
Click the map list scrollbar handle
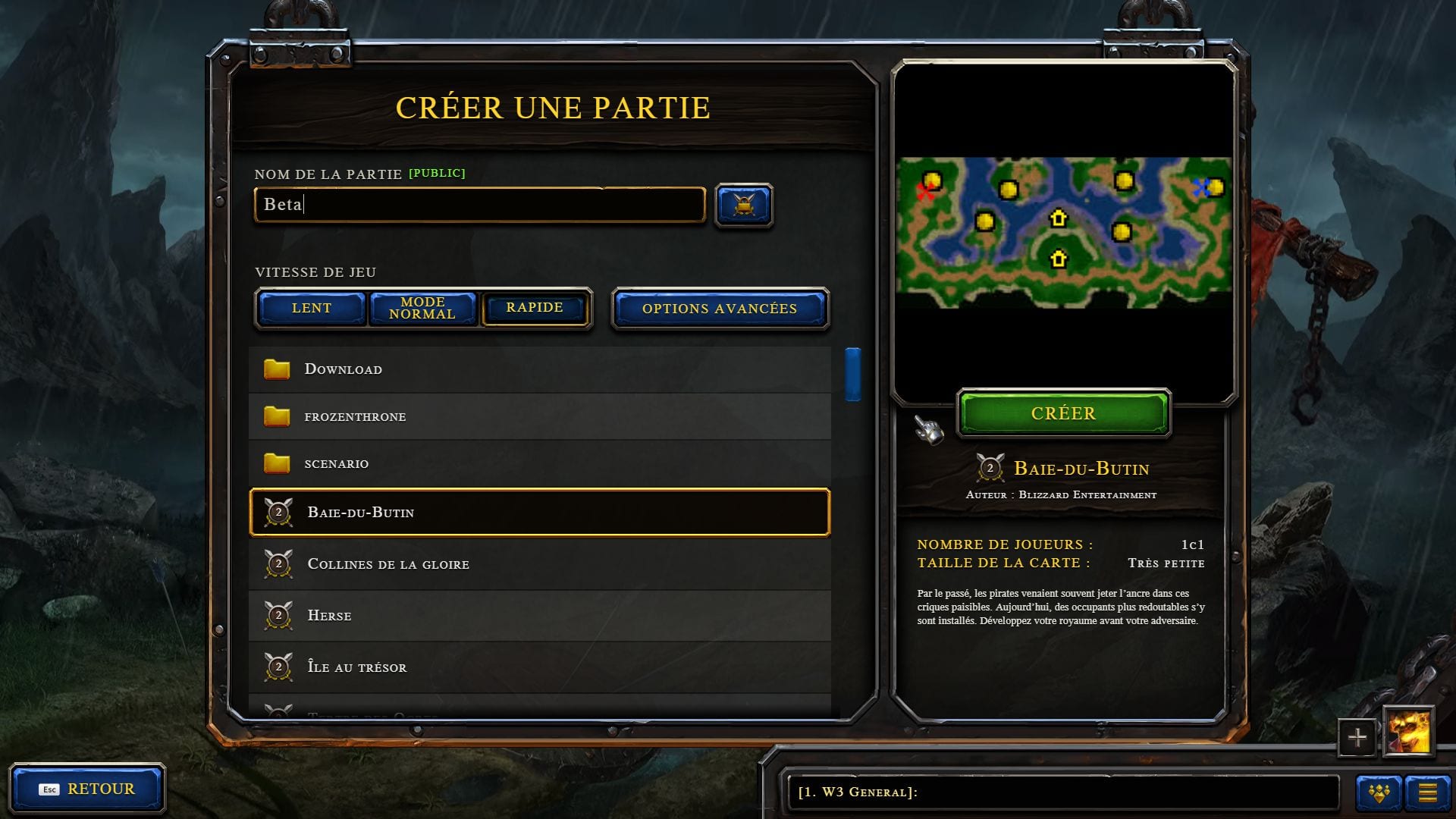click(x=853, y=374)
